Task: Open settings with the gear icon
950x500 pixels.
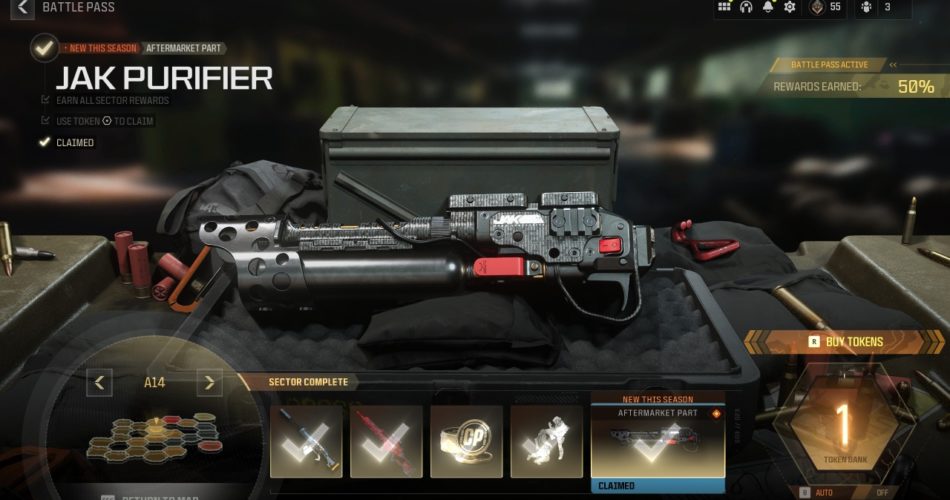Action: [790, 8]
